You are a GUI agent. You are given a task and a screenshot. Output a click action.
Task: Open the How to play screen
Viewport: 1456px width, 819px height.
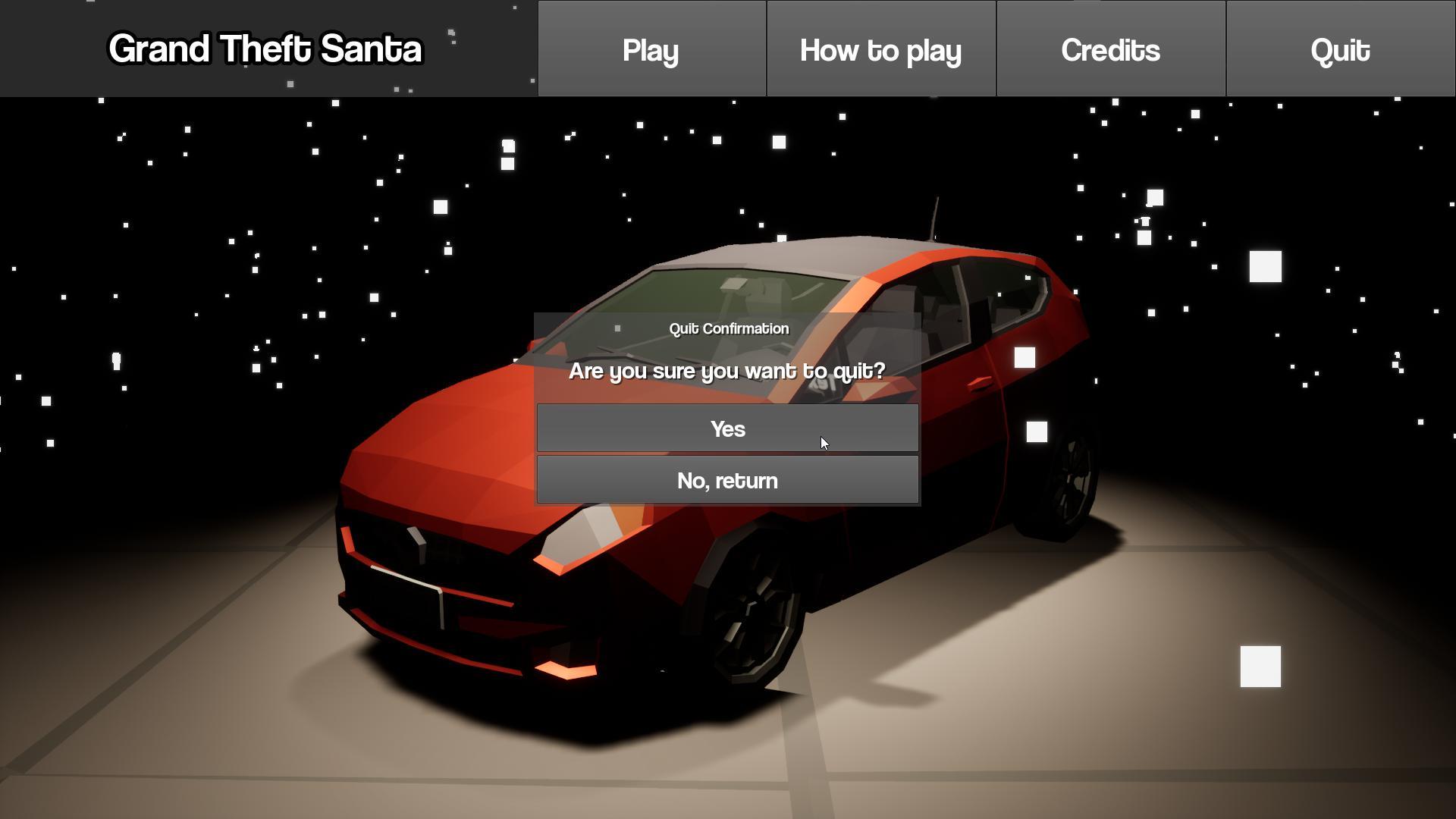pyautogui.click(x=880, y=49)
